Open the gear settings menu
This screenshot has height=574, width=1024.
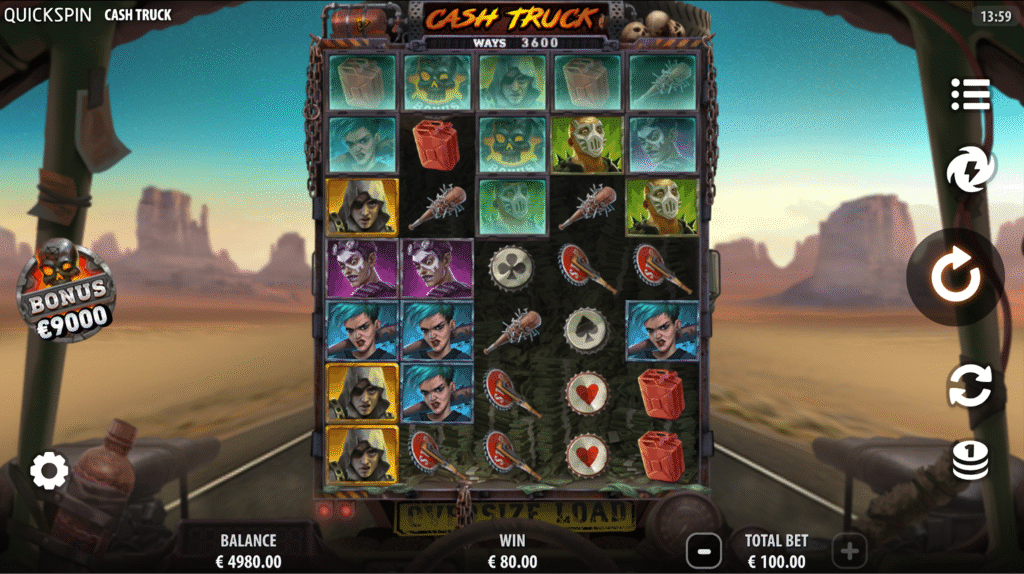click(49, 470)
